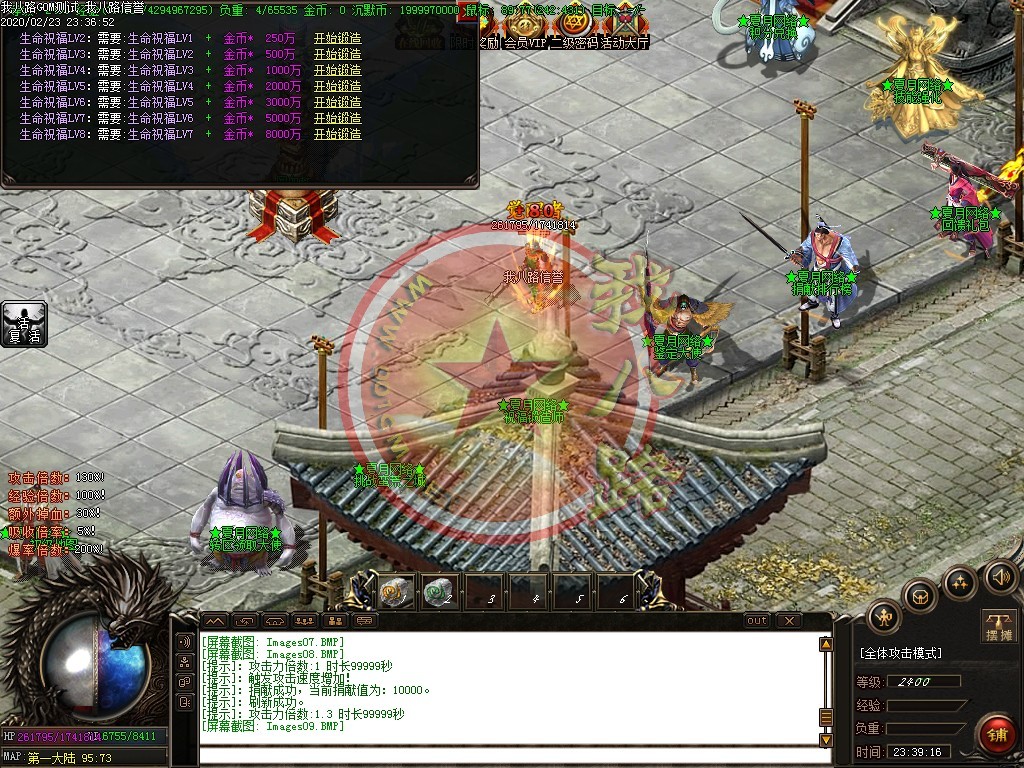Open the skills panel with star icon
Image resolution: width=1024 pixels, height=768 pixels.
(959, 582)
